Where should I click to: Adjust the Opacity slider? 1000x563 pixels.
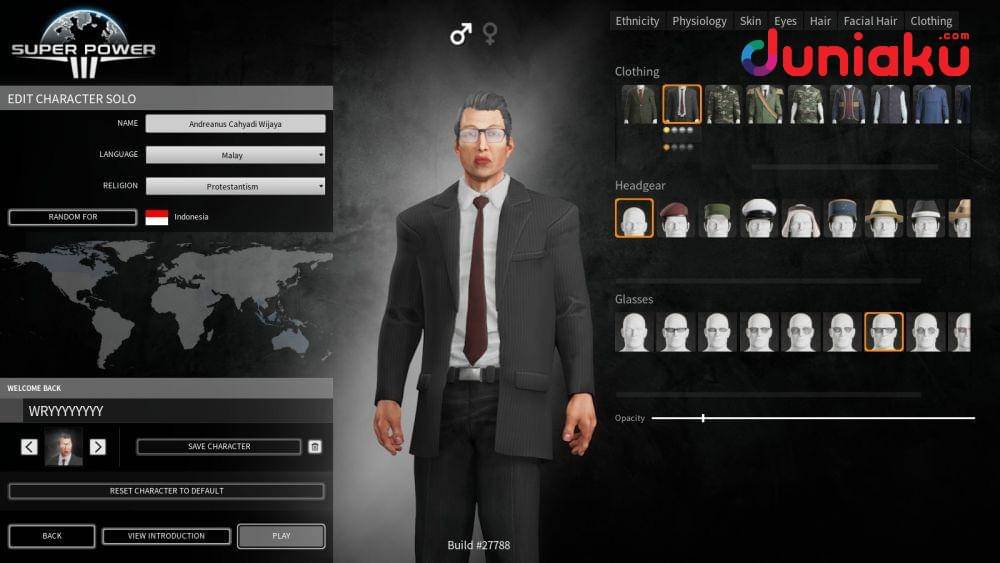tap(703, 418)
